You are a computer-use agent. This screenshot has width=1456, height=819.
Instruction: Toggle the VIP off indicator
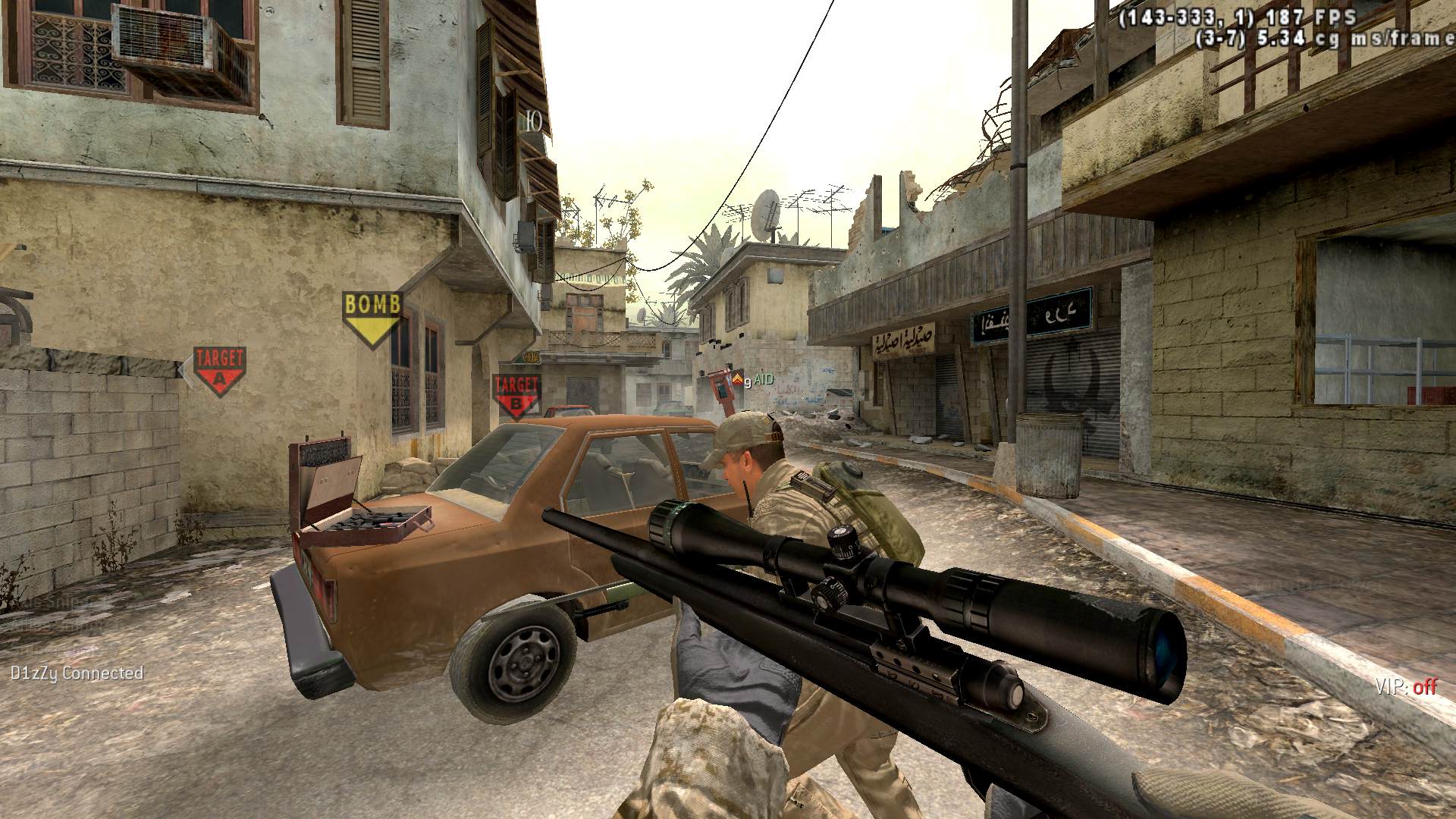[x=1406, y=687]
